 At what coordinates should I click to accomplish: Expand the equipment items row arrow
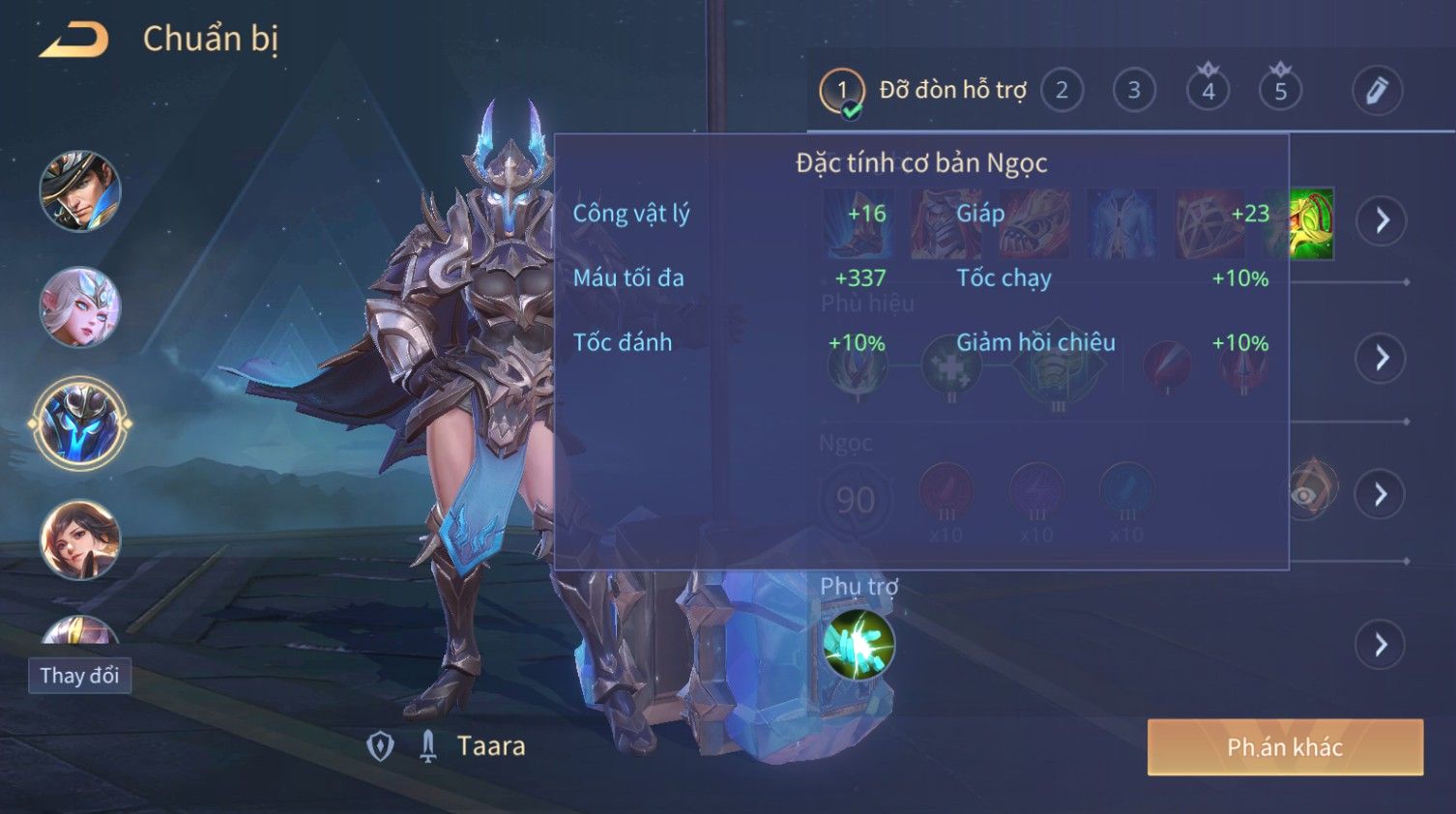point(1382,220)
